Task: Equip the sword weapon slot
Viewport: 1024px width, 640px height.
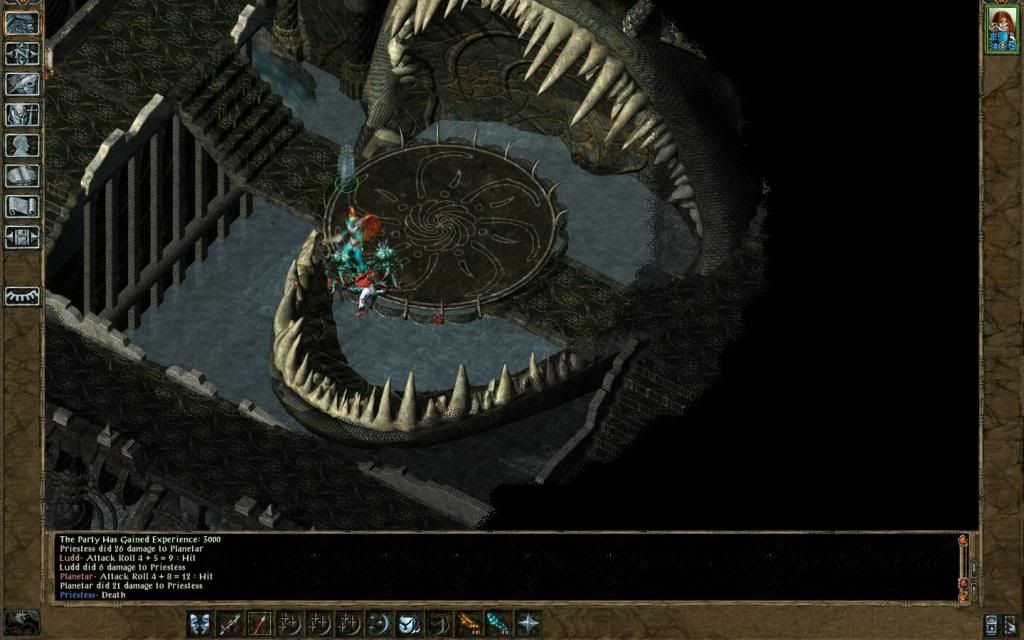Action: click(230, 622)
